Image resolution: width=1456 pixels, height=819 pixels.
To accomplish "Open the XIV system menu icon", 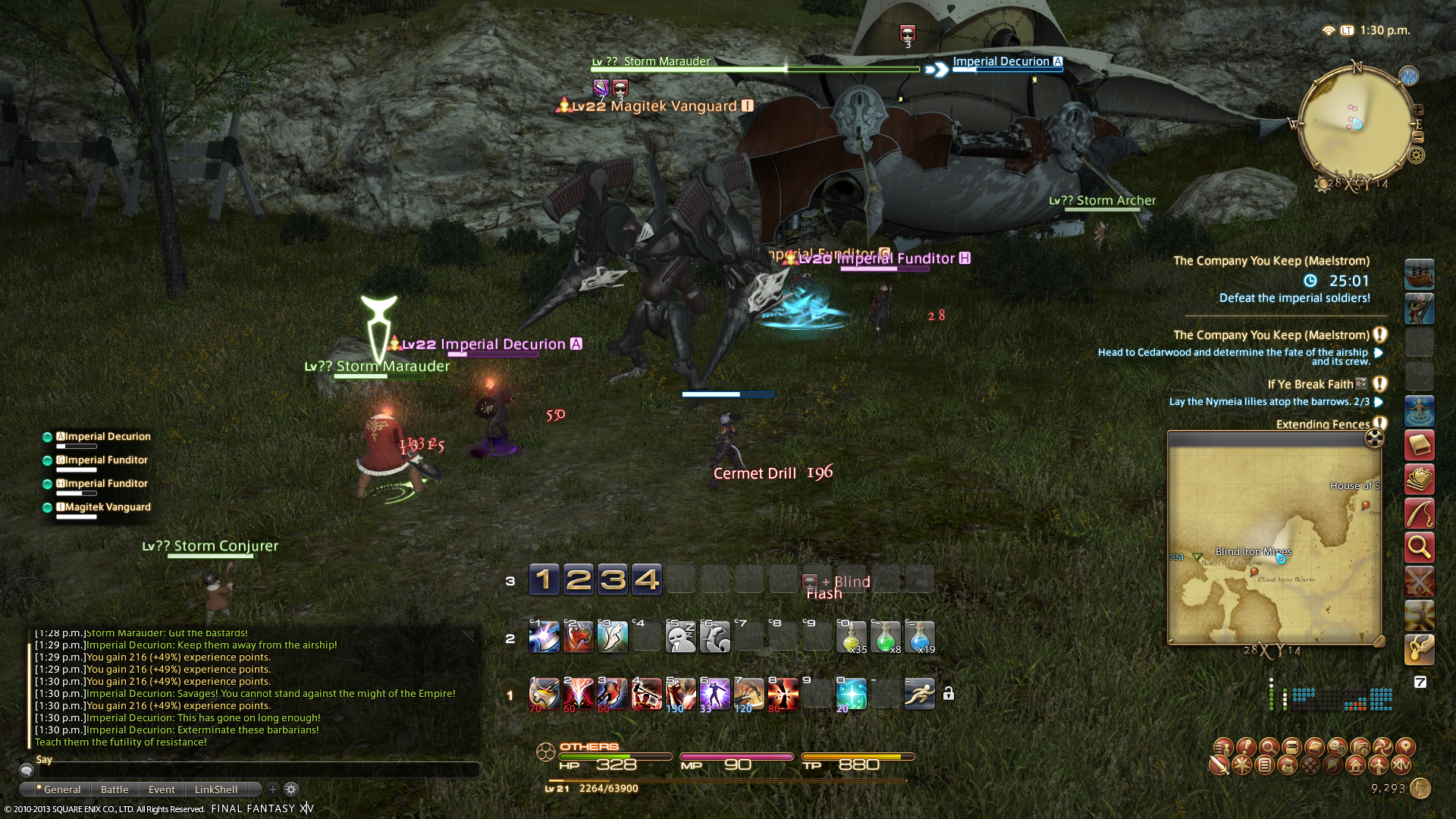I will pos(1401,765).
